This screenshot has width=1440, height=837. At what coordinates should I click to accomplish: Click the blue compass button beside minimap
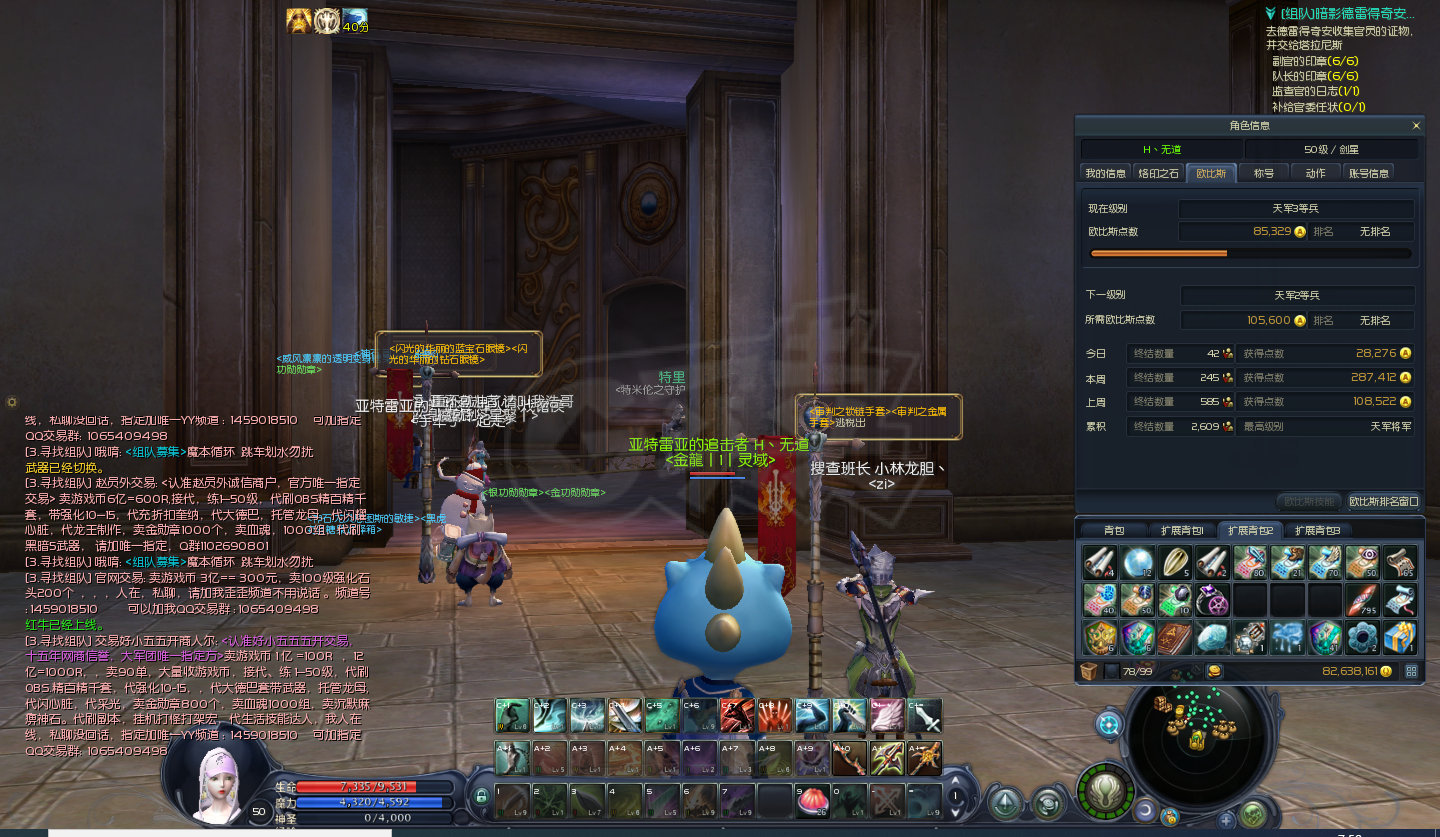coord(1109,725)
